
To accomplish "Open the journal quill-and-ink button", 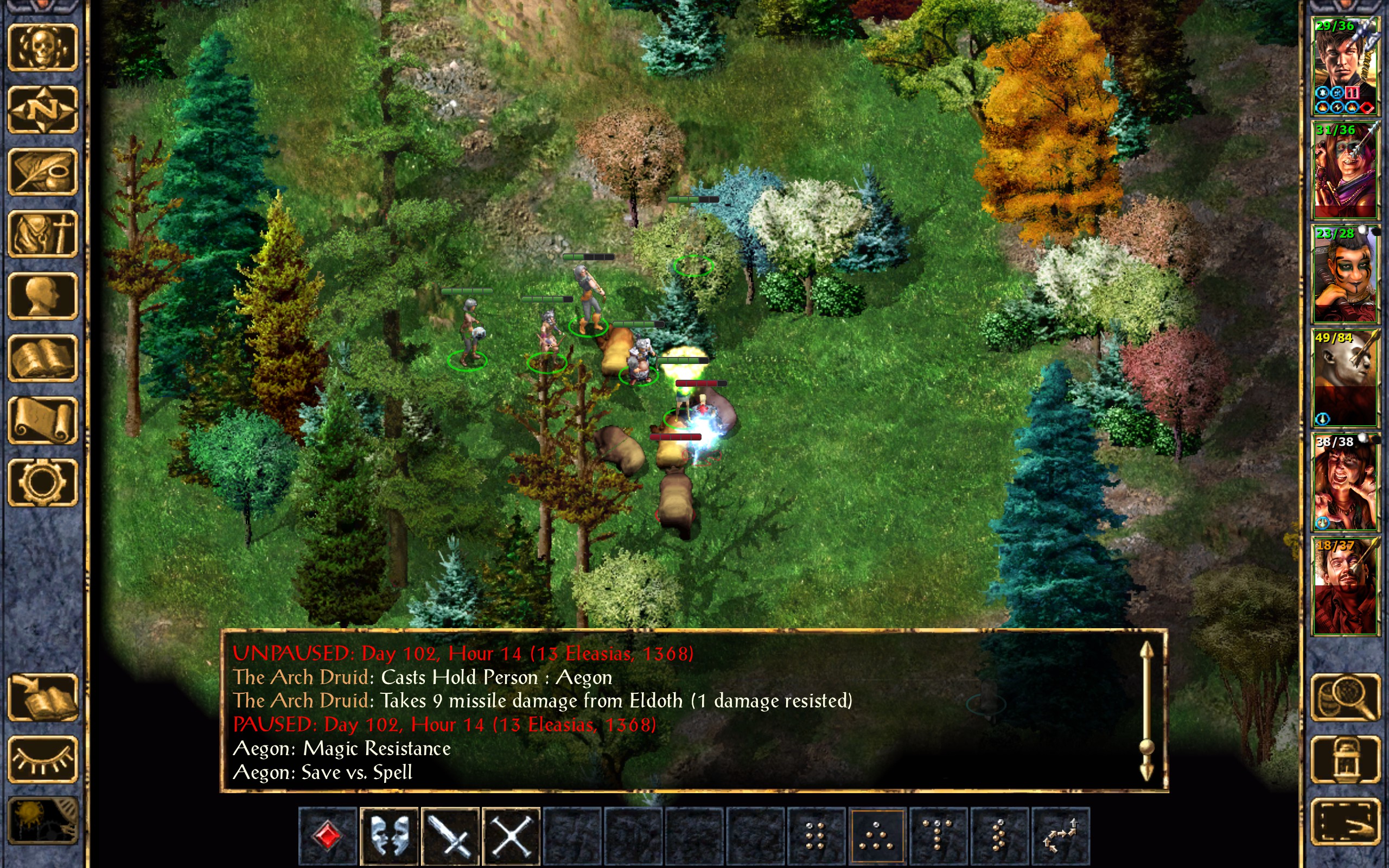I will (x=42, y=171).
